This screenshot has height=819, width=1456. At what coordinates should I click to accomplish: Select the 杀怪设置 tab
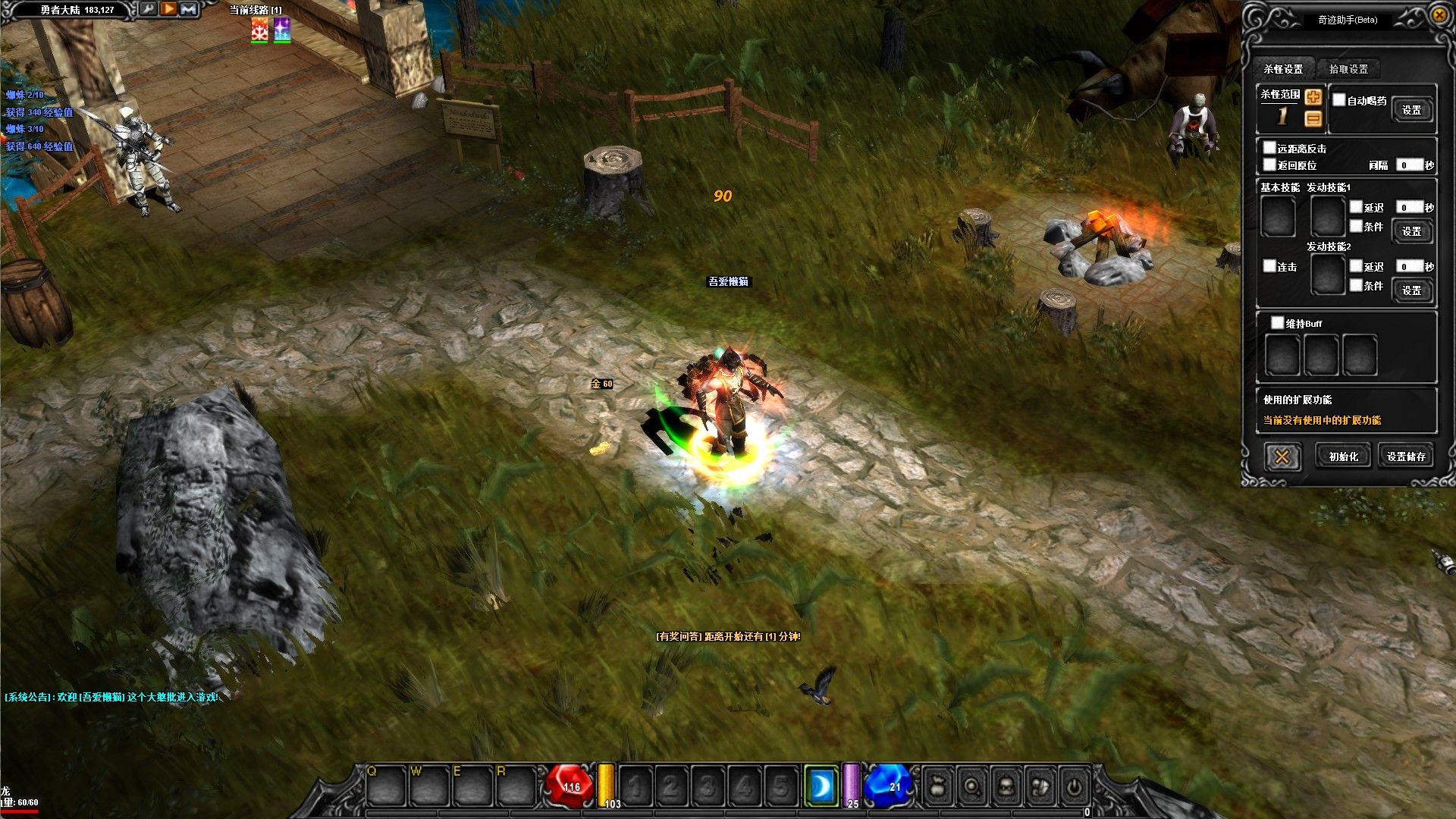(x=1283, y=69)
